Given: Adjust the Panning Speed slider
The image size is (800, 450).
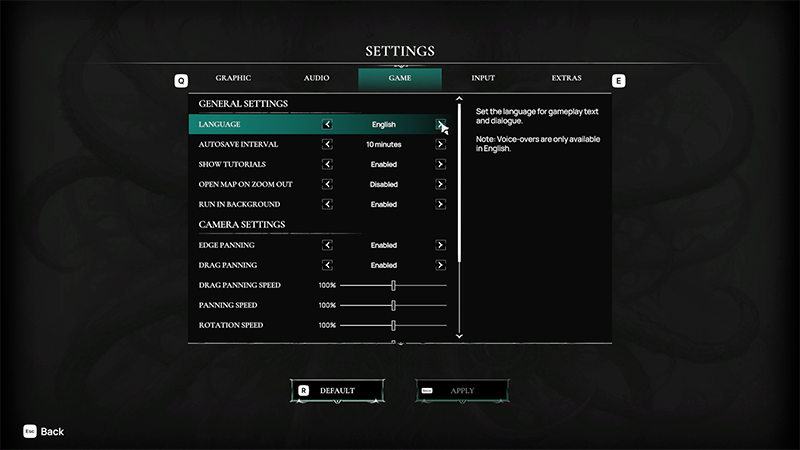Looking at the screenshot, I should [x=394, y=305].
